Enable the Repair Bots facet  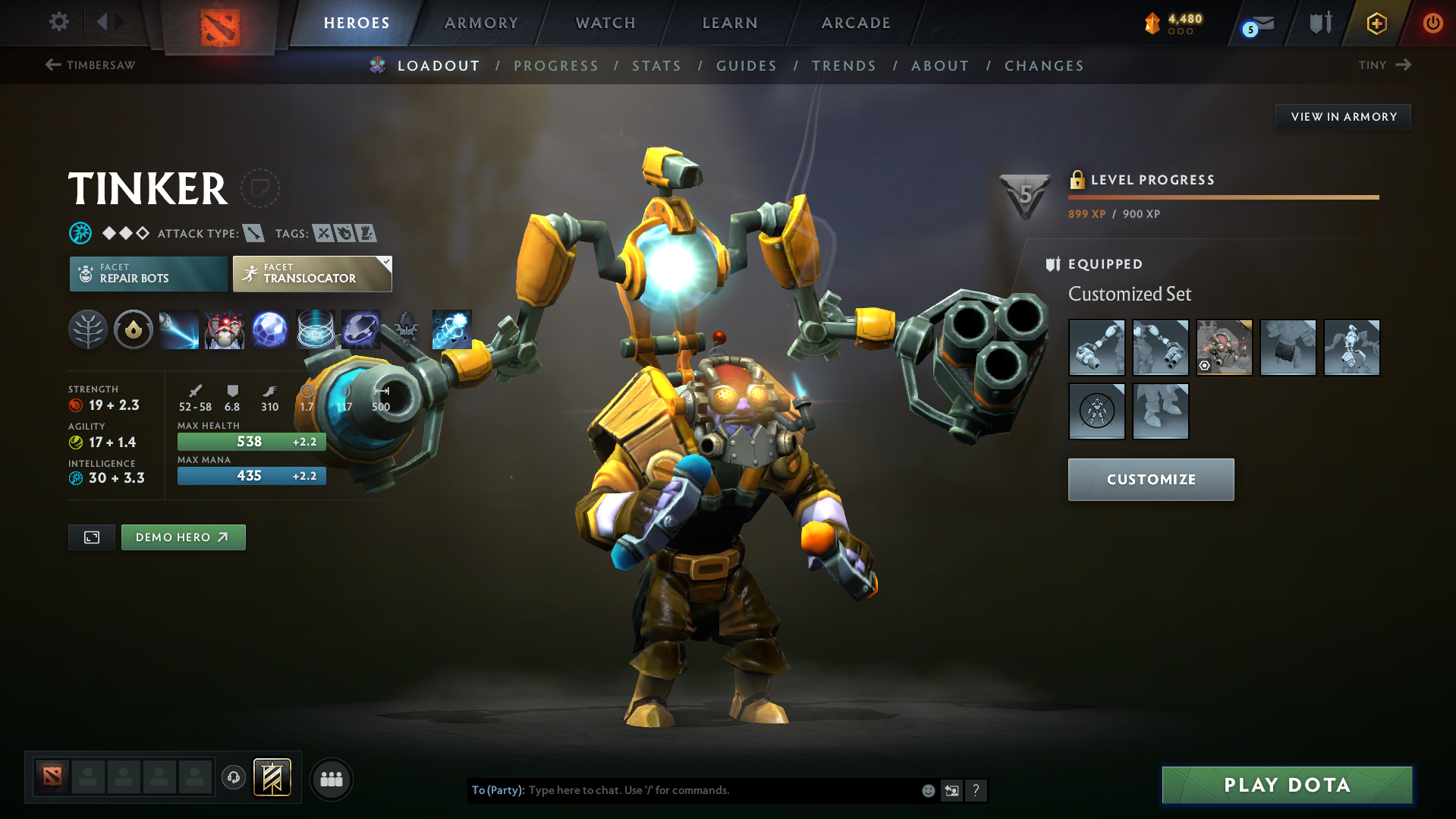(x=147, y=273)
